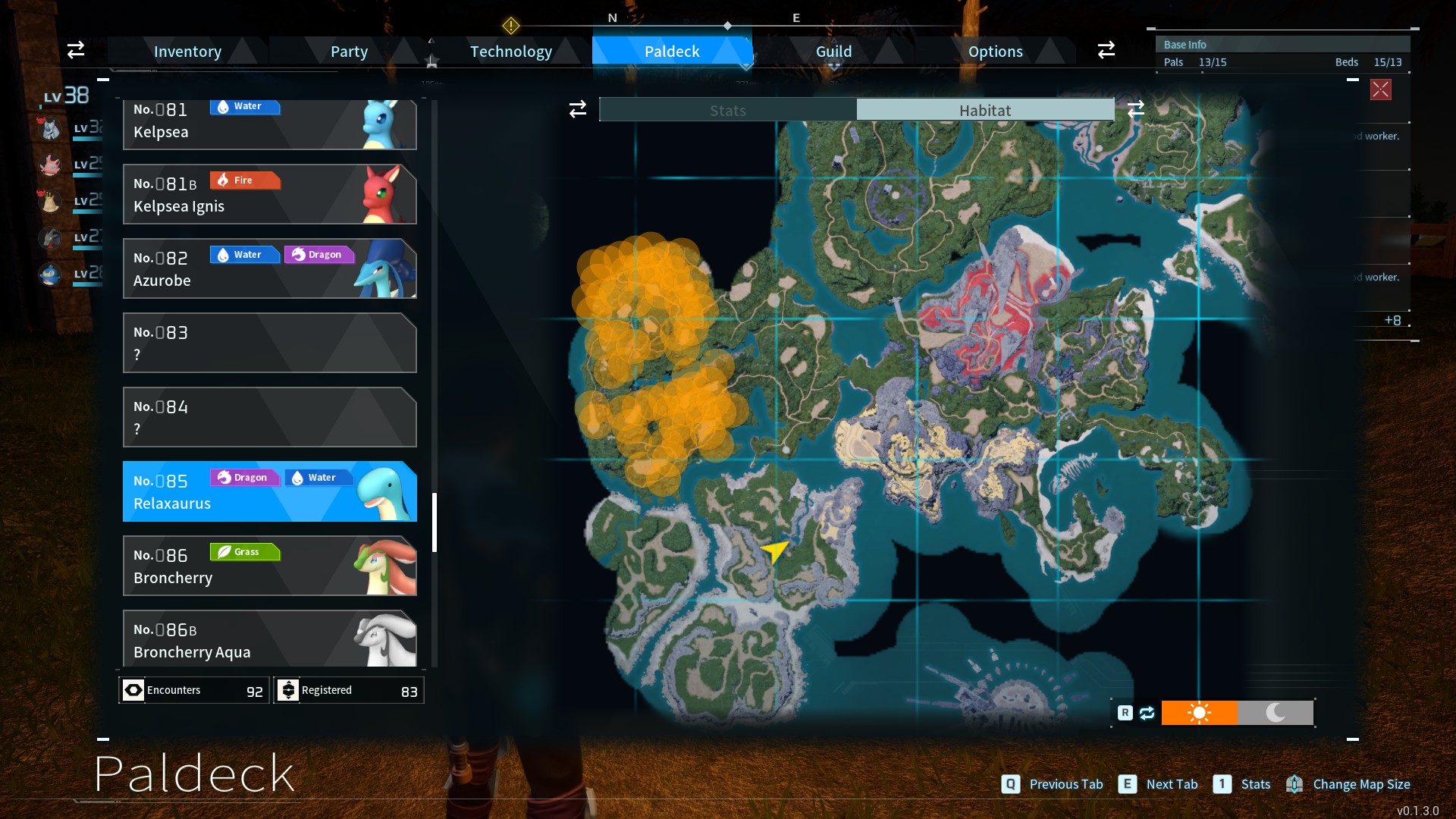Click the unknown No.084 entry
Viewport: 1456px width, 819px height.
click(269, 418)
